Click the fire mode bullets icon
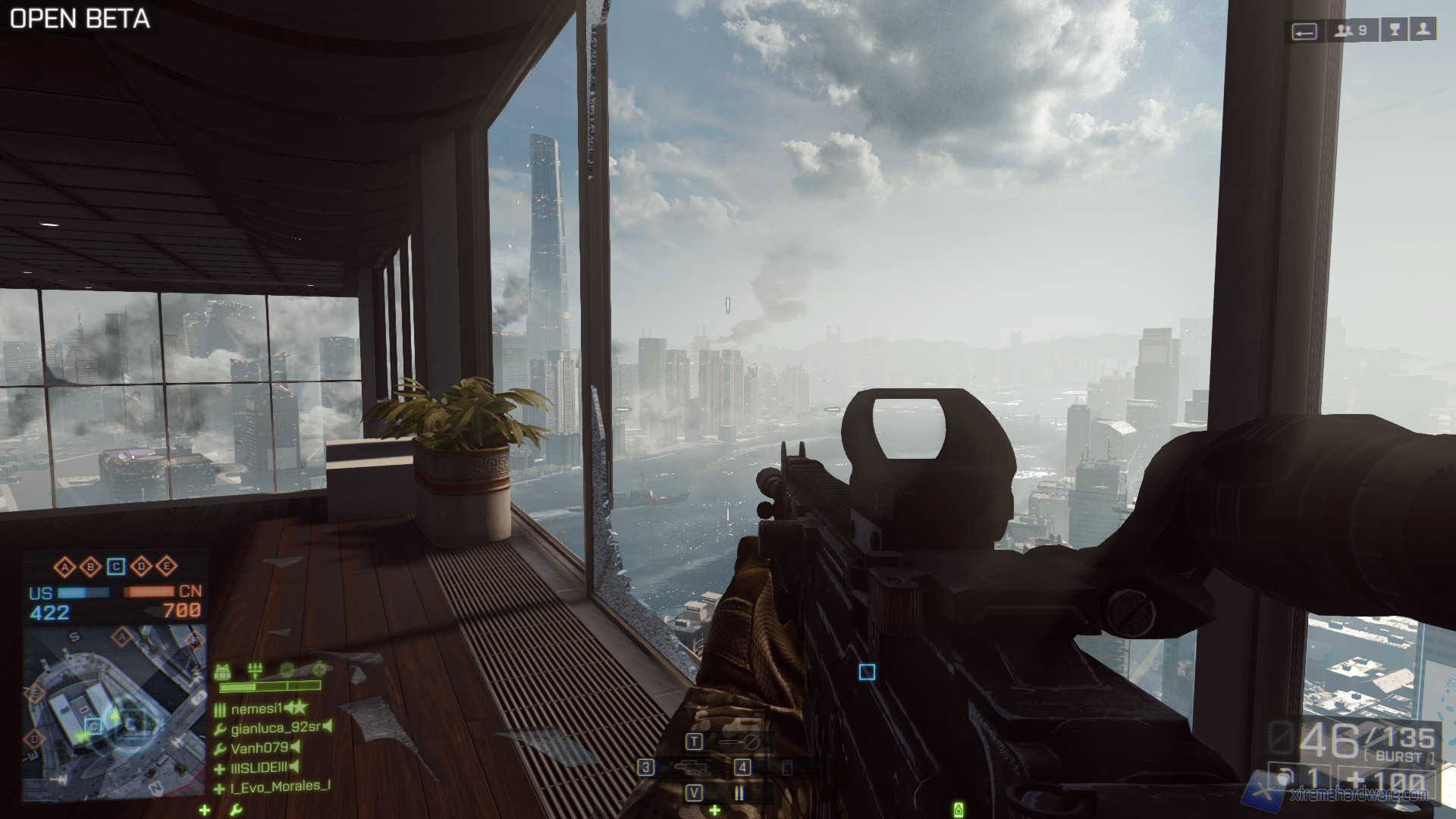 (739, 793)
